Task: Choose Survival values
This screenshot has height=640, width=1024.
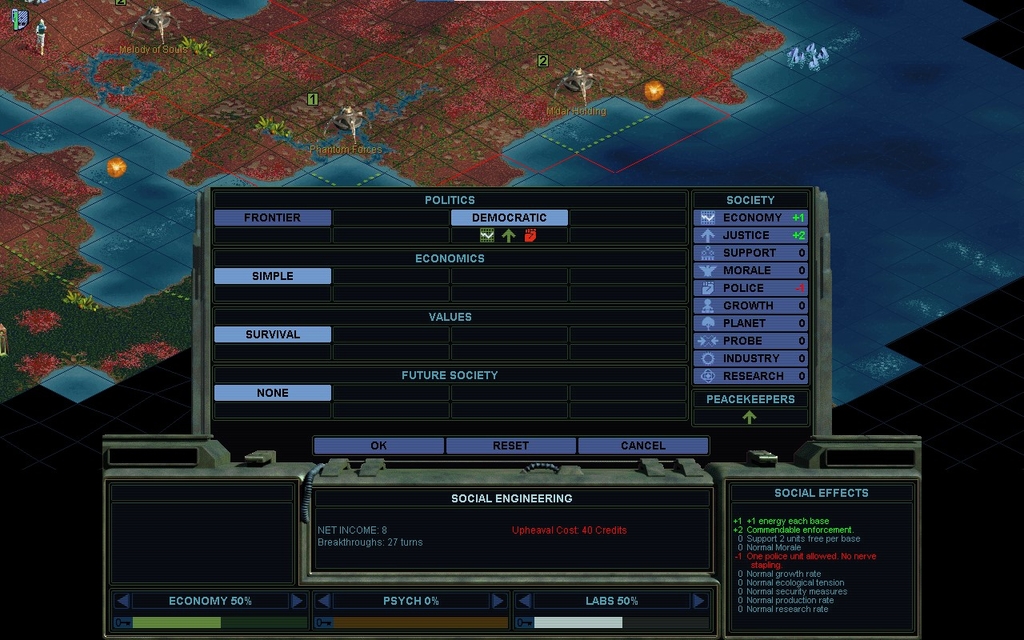Action: click(272, 335)
